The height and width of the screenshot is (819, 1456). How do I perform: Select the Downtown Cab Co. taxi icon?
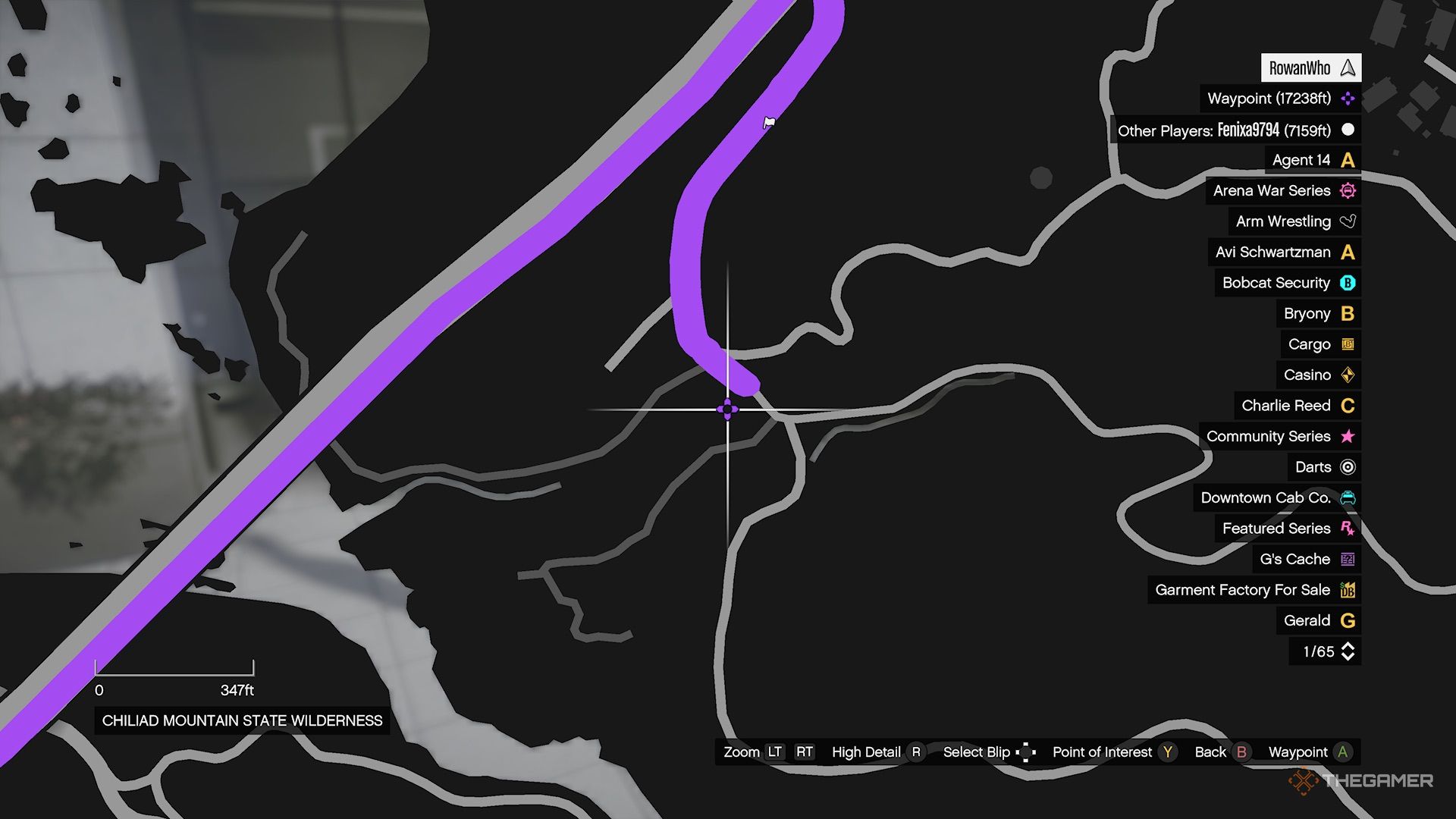tap(1347, 498)
